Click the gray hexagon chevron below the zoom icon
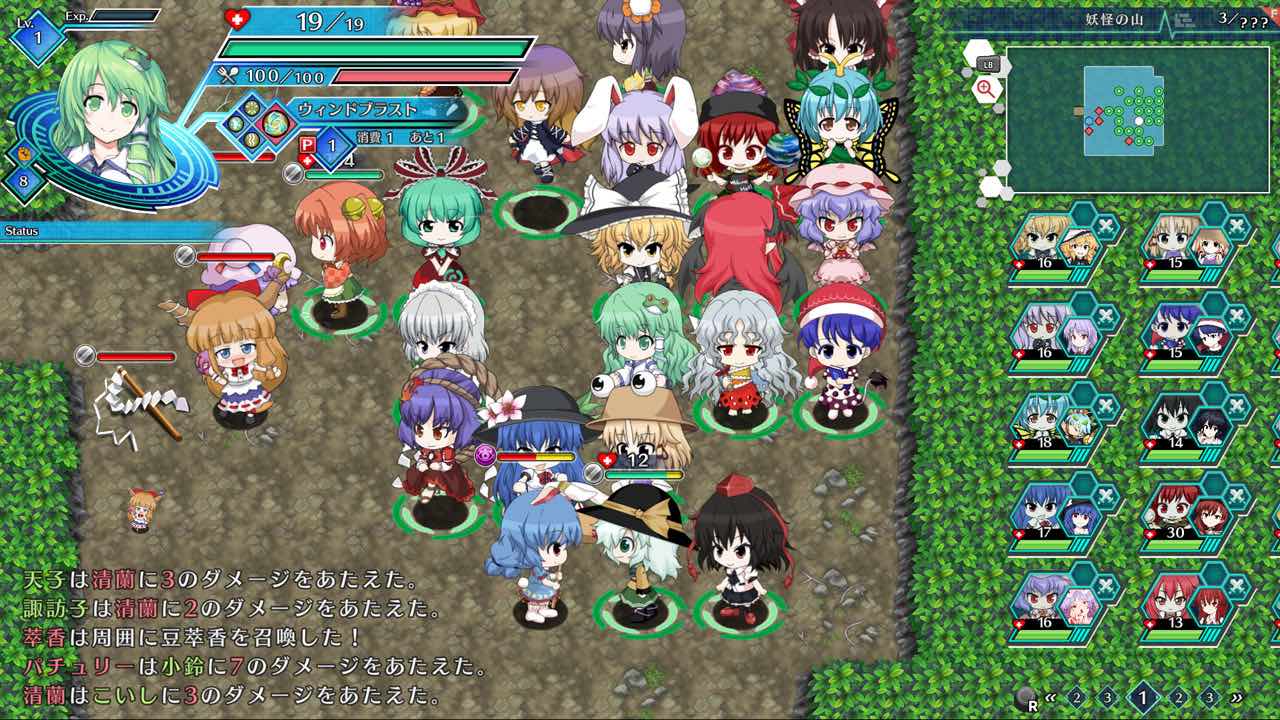 coord(999,107)
